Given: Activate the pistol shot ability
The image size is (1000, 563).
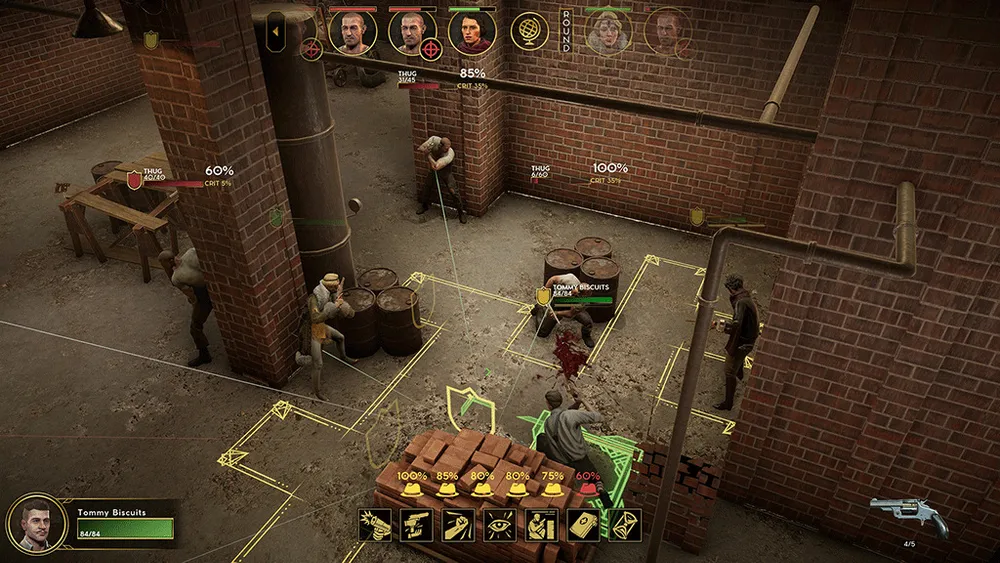Looking at the screenshot, I should (374, 524).
